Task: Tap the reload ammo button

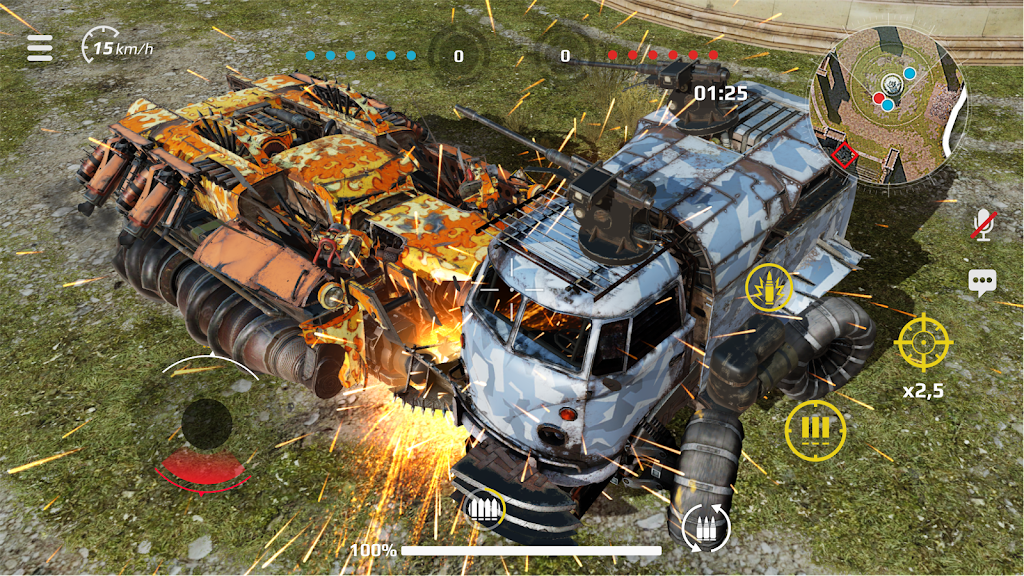Action: click(x=706, y=526)
